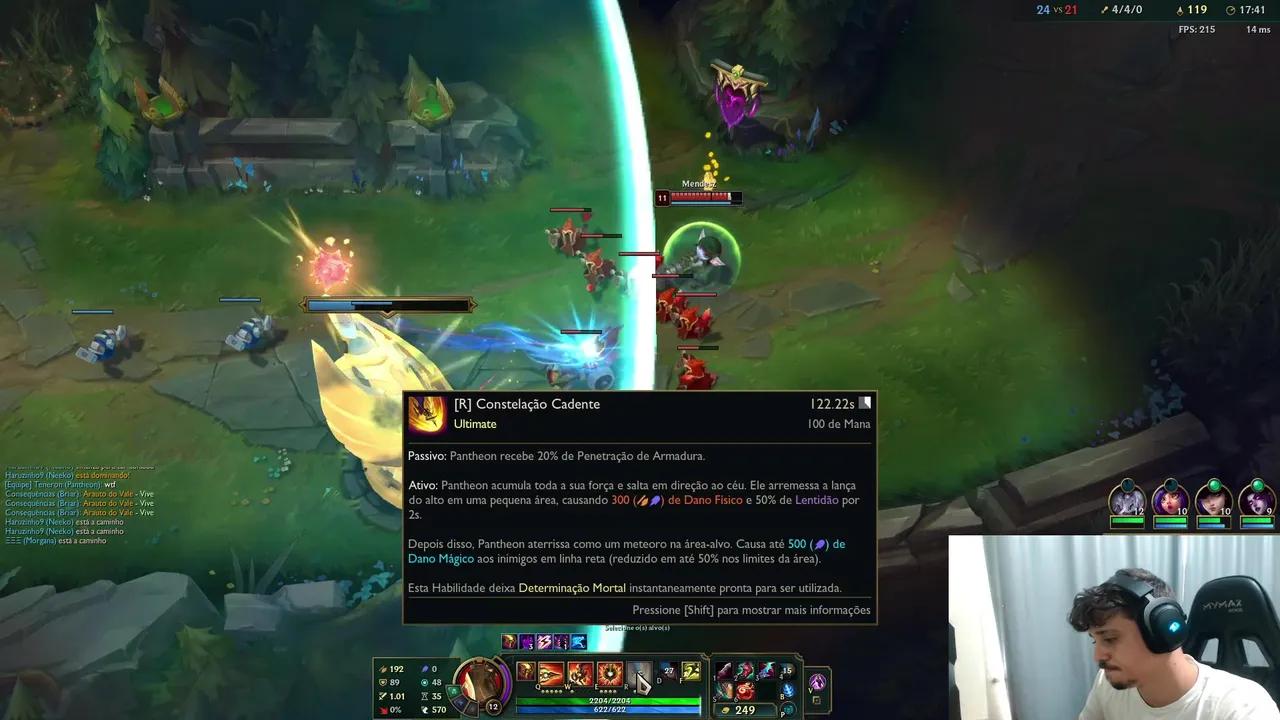Click the R Constelação Cadente ability icon
The height and width of the screenshot is (720, 1280).
pyautogui.click(x=640, y=675)
